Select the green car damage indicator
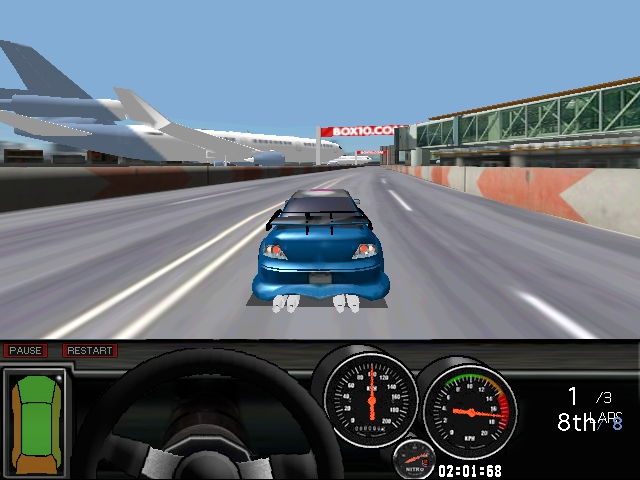The width and height of the screenshot is (640, 480). click(34, 420)
